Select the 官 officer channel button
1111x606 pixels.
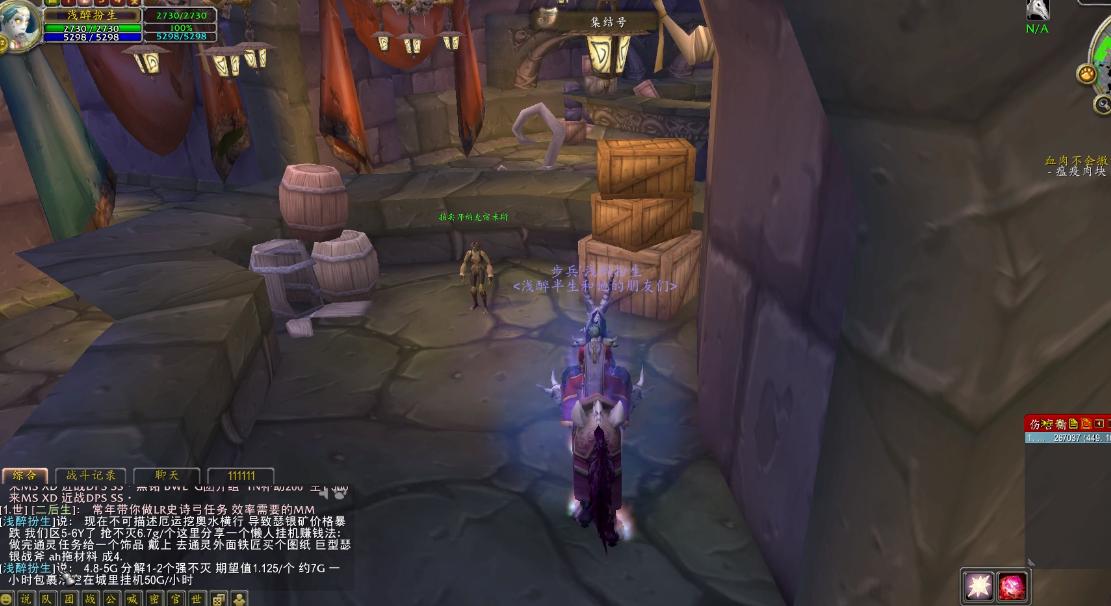(175, 599)
